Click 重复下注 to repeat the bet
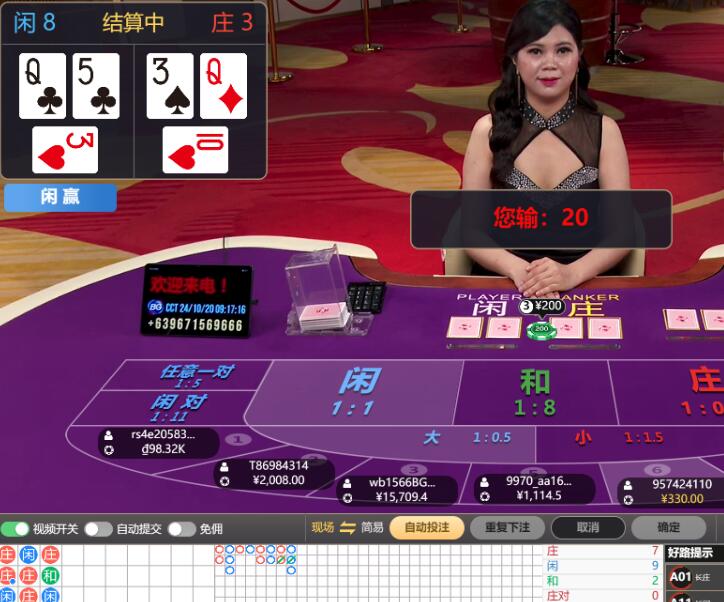 (x=513, y=528)
